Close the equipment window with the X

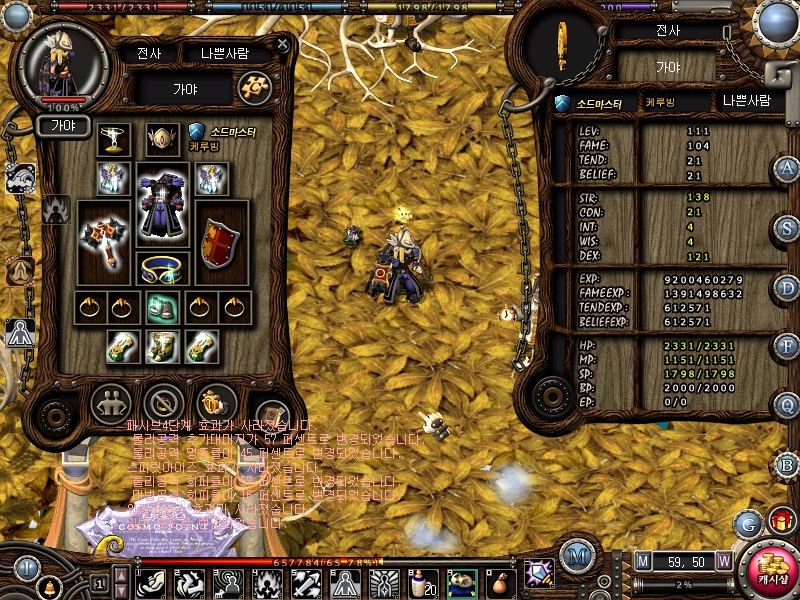[x=283, y=45]
